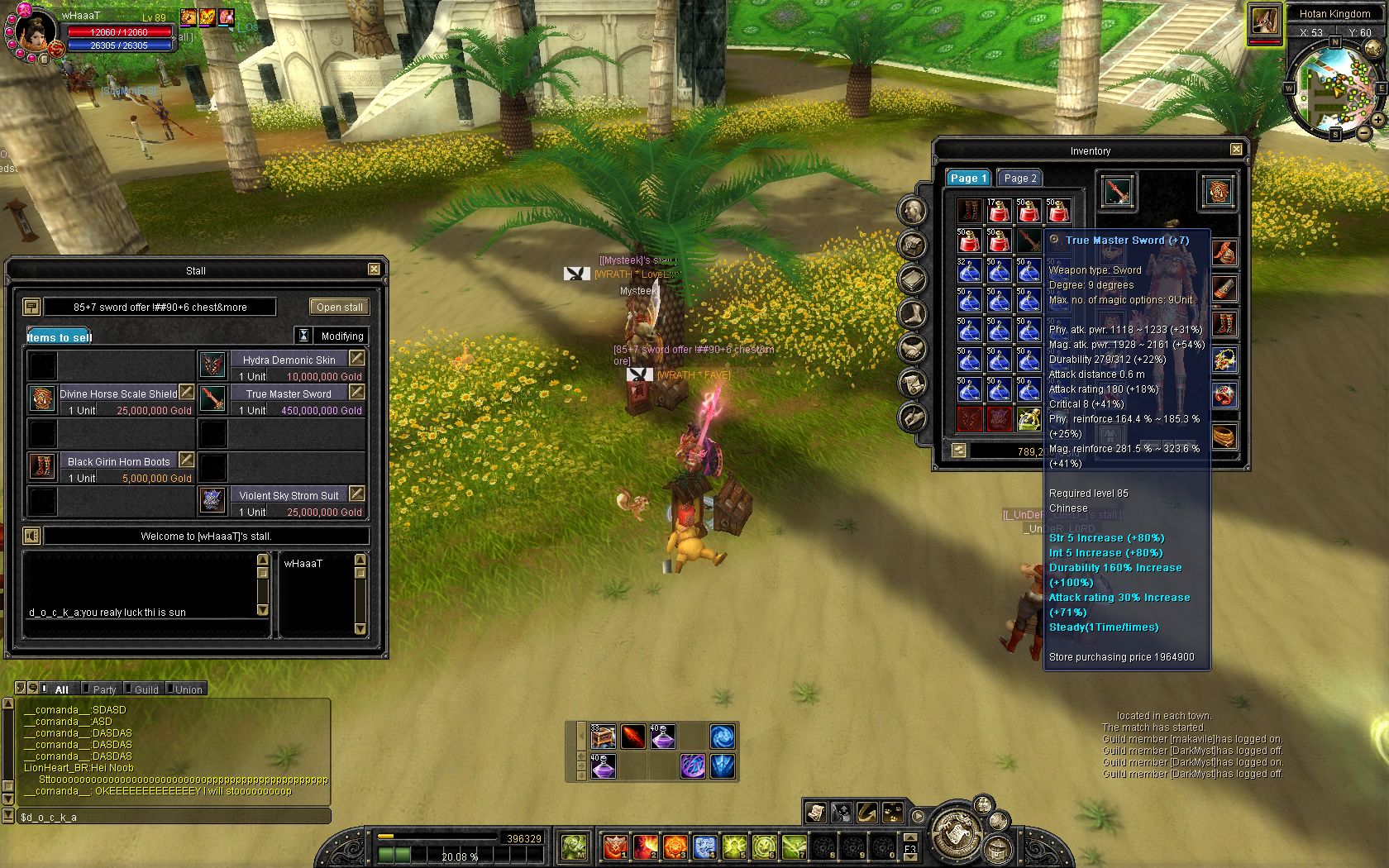Close the Inventory window
This screenshot has height=868, width=1389.
click(x=1236, y=150)
